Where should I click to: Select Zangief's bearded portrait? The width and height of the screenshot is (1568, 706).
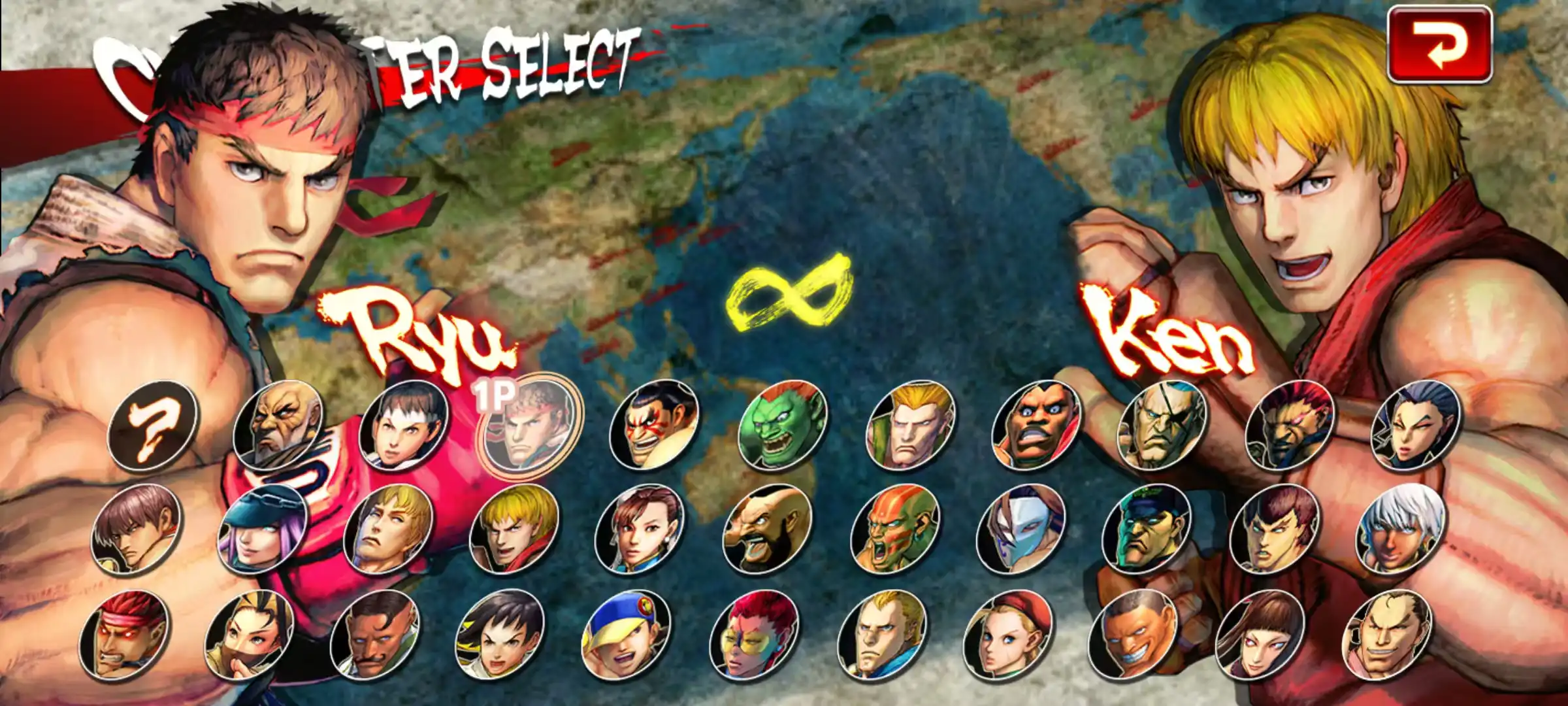tap(768, 529)
